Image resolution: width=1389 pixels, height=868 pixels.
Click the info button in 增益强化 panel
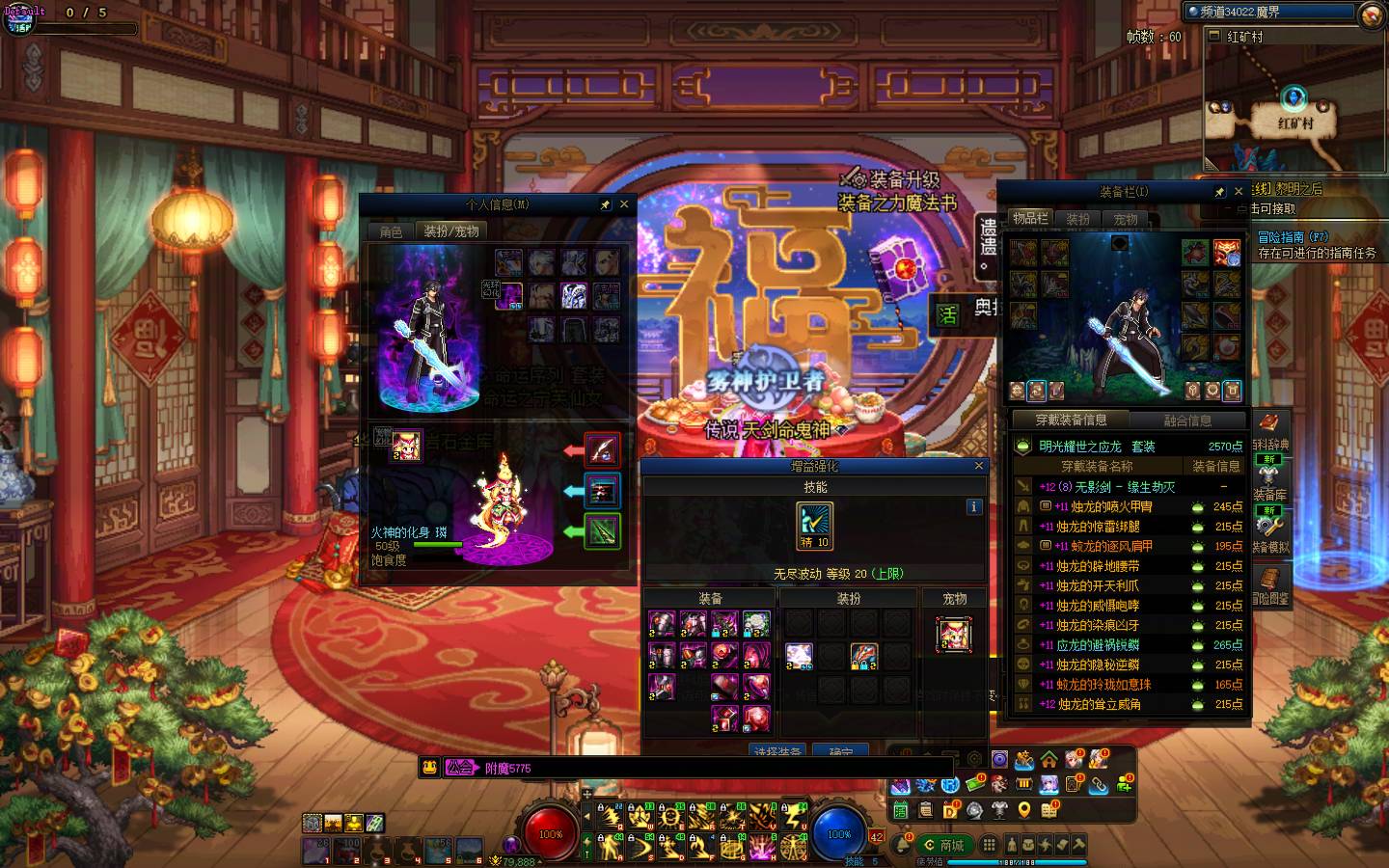click(x=973, y=506)
